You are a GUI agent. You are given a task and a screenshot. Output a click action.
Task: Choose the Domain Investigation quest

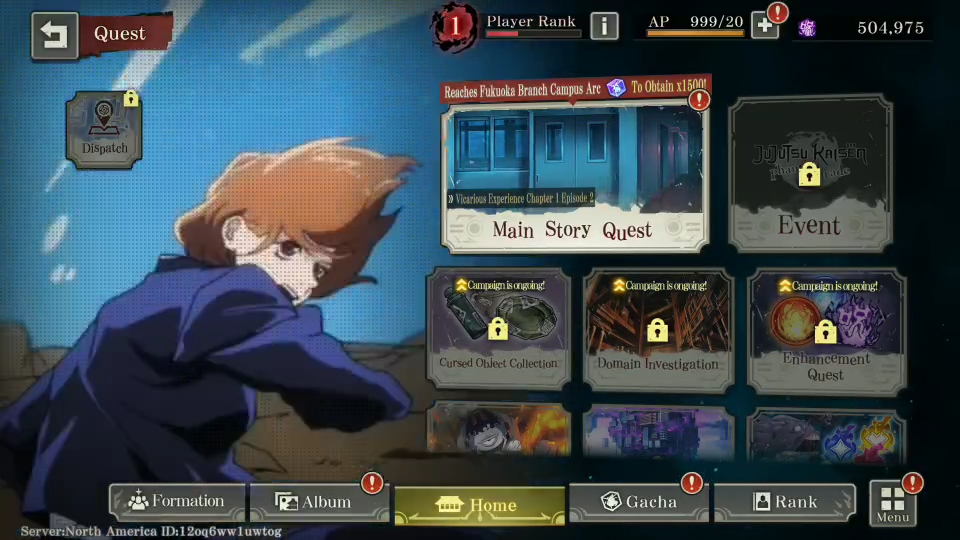click(x=658, y=328)
